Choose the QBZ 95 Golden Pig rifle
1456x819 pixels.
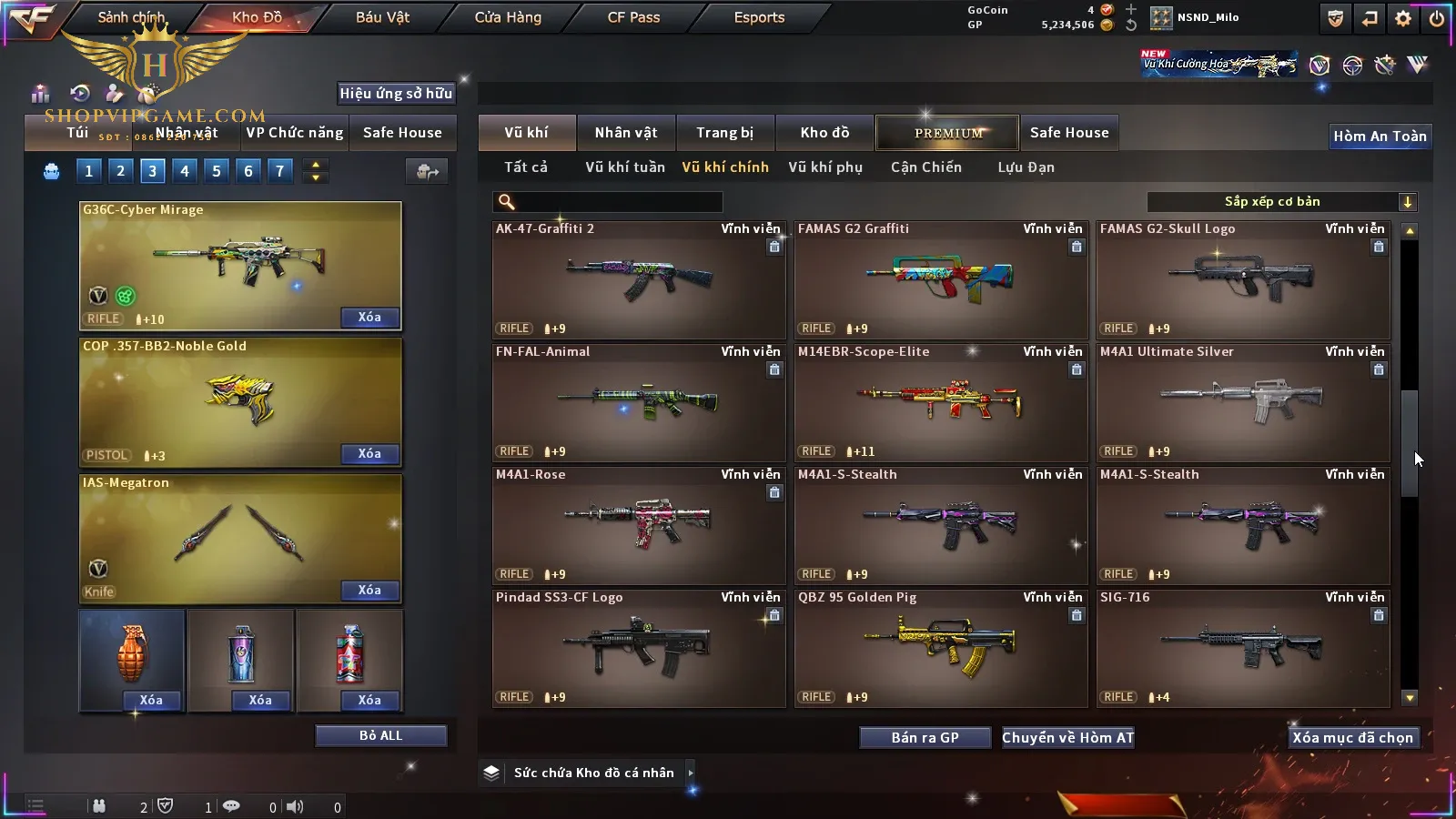point(941,648)
